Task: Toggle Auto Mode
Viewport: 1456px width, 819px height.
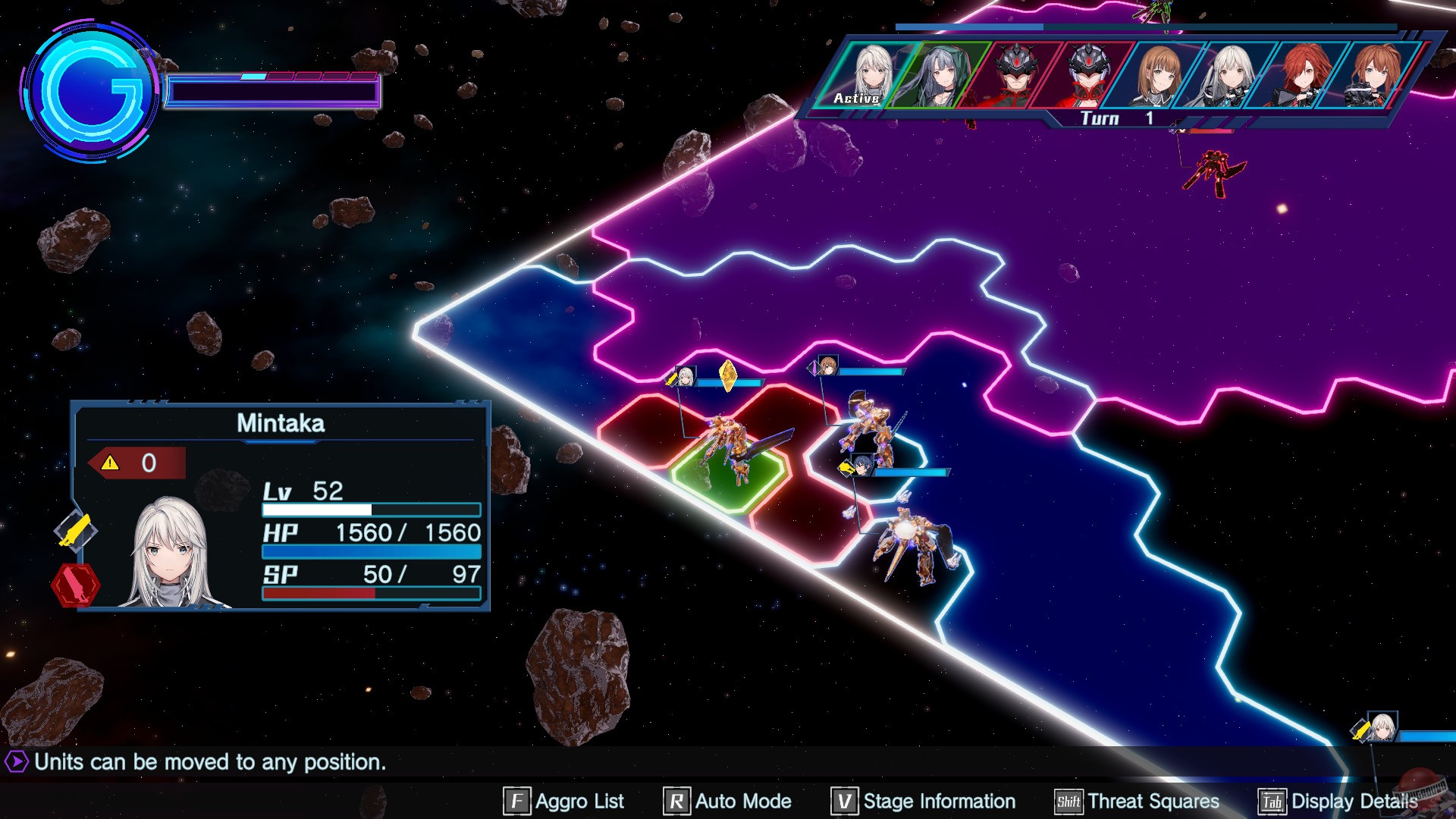Action: point(728,801)
